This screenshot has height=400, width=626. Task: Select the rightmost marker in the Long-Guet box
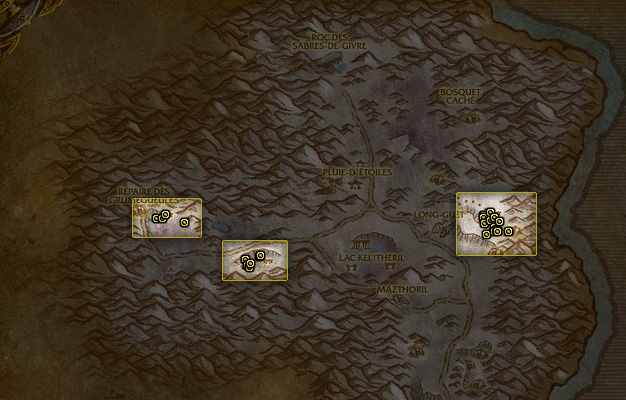click(x=509, y=232)
